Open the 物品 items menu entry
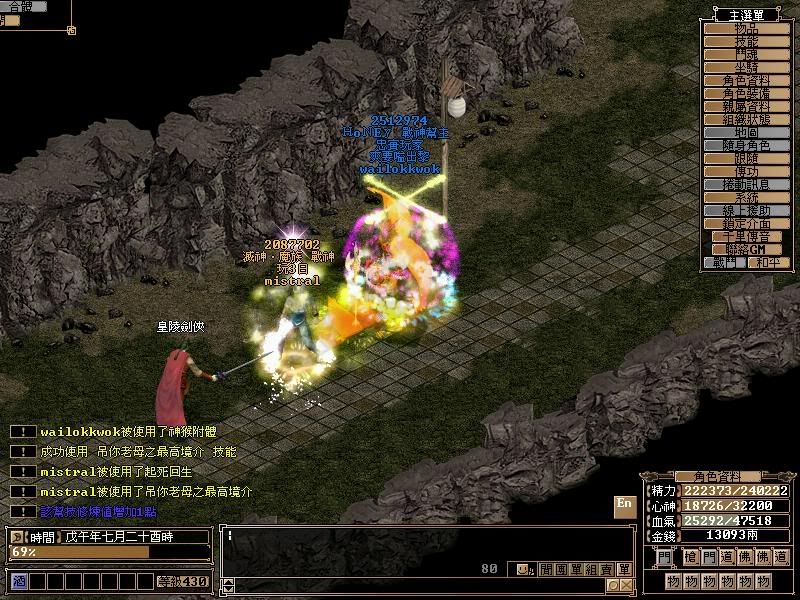This screenshot has width=800, height=600. [x=746, y=29]
